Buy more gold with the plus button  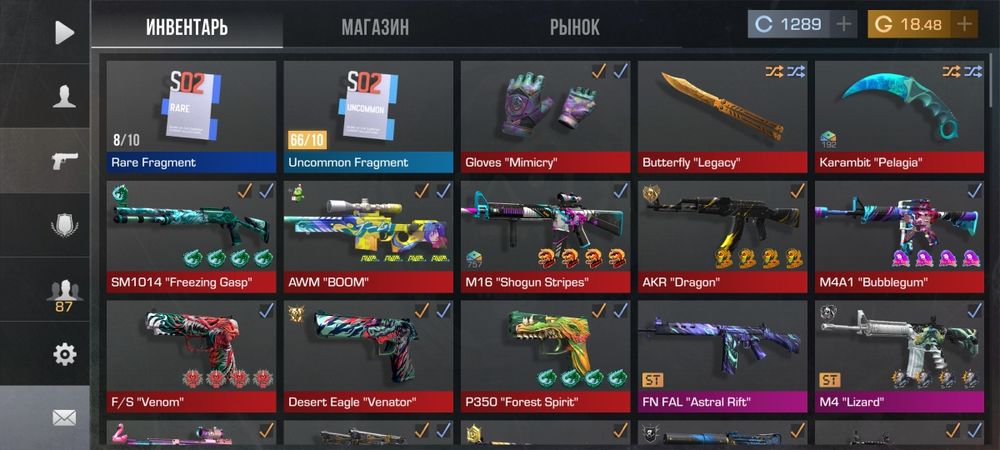[964, 24]
